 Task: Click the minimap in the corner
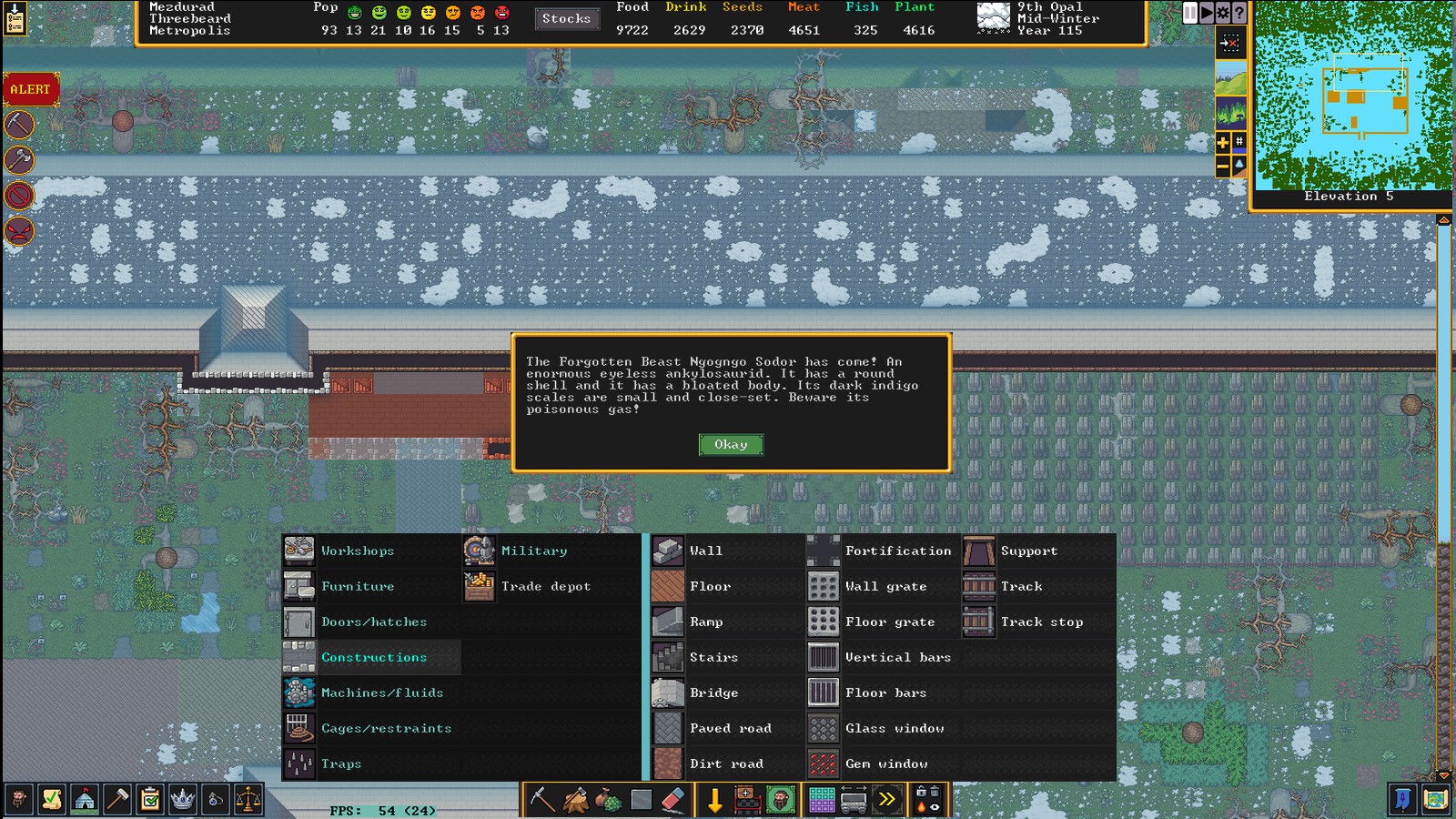point(1352,95)
